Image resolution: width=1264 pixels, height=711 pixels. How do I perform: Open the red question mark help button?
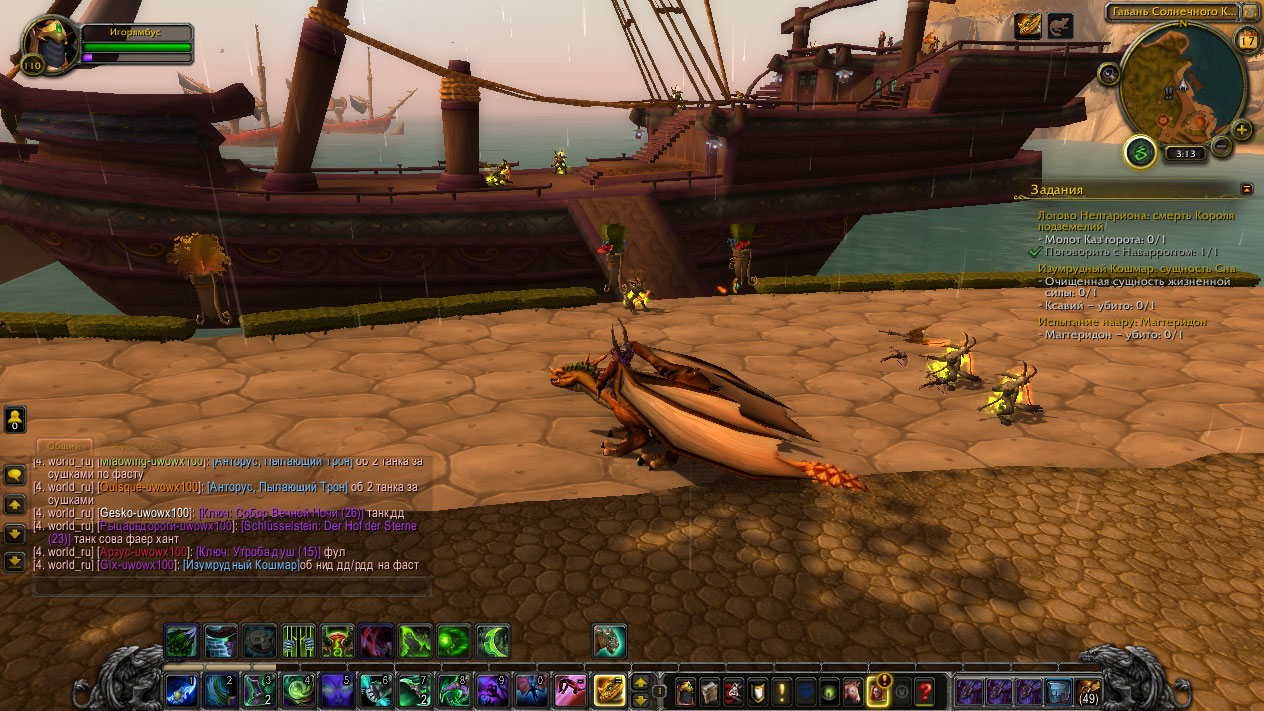point(925,690)
